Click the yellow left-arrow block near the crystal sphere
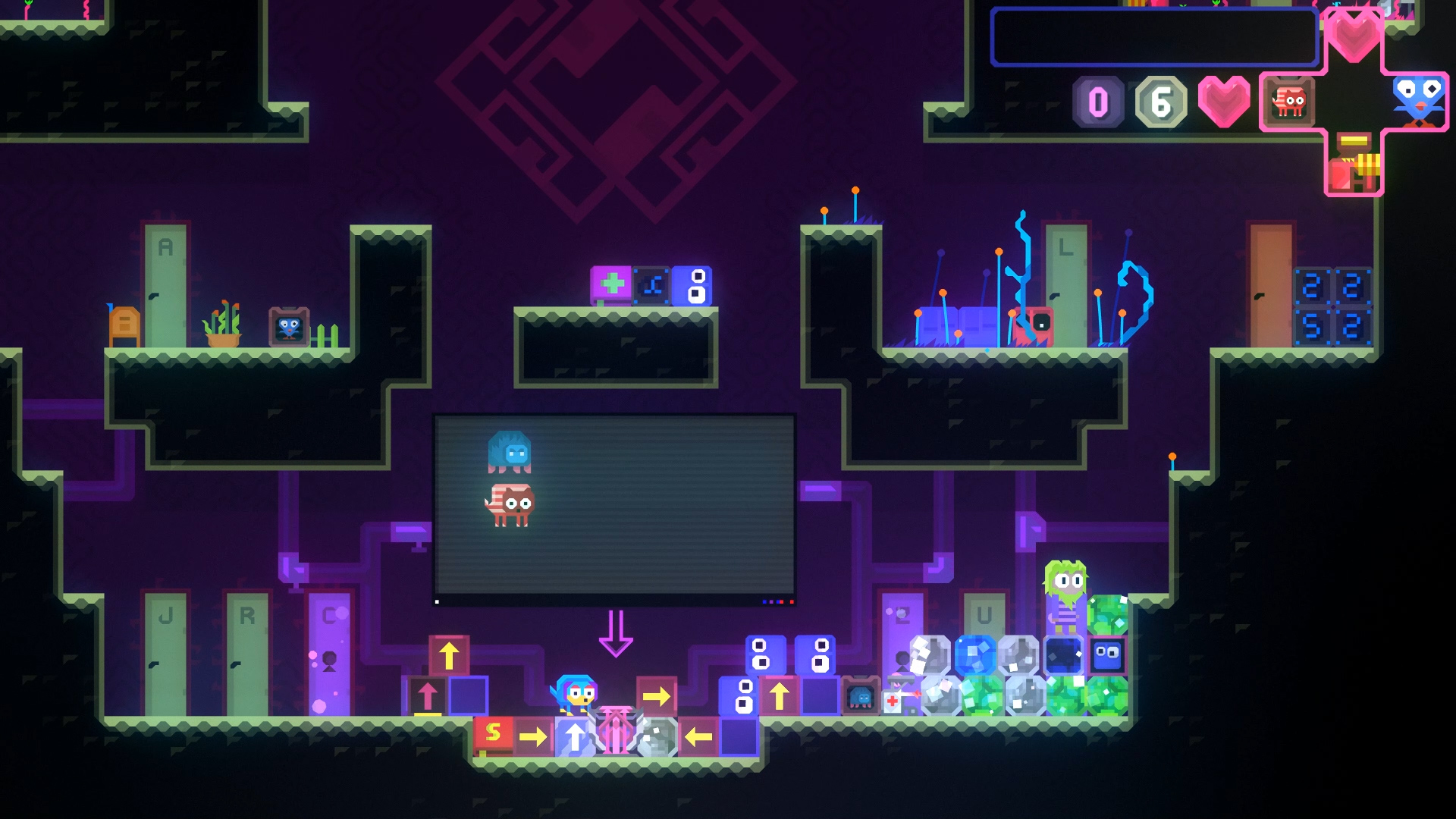The image size is (1456, 819). click(698, 737)
